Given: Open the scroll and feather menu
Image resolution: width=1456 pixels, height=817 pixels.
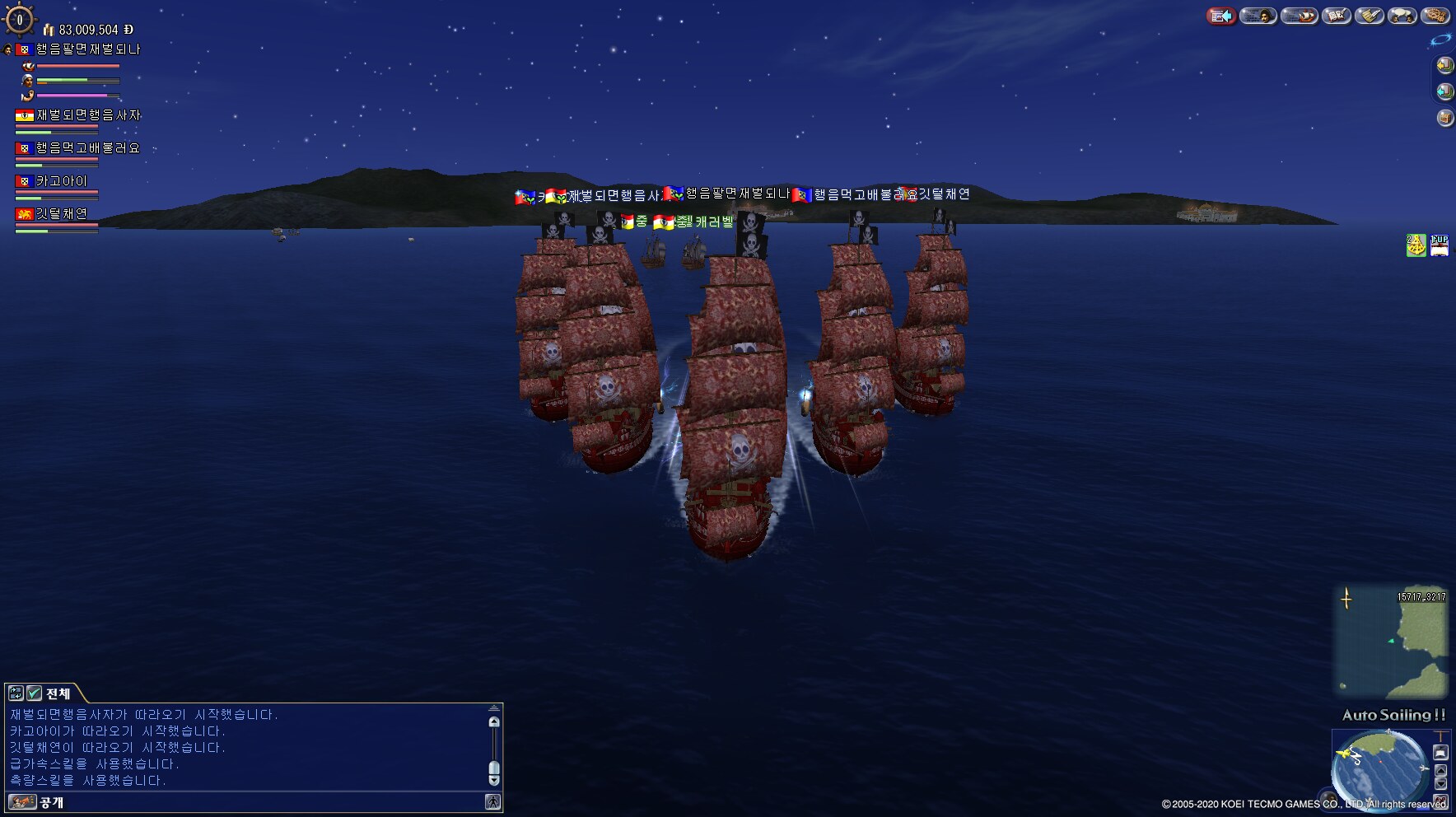Looking at the screenshot, I should [x=1370, y=16].
